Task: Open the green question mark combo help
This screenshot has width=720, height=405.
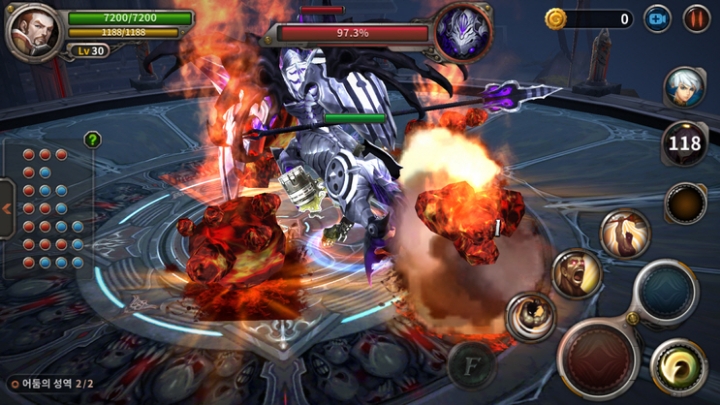Action: tap(92, 140)
